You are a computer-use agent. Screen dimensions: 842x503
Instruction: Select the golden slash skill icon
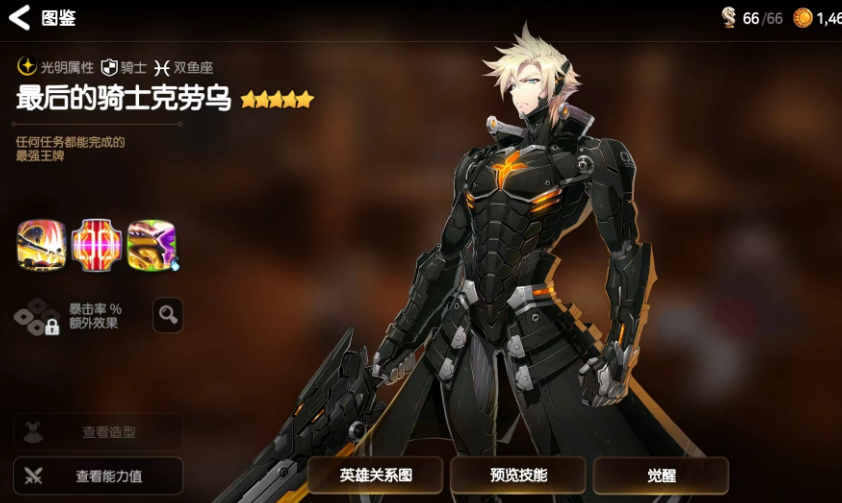coord(42,245)
